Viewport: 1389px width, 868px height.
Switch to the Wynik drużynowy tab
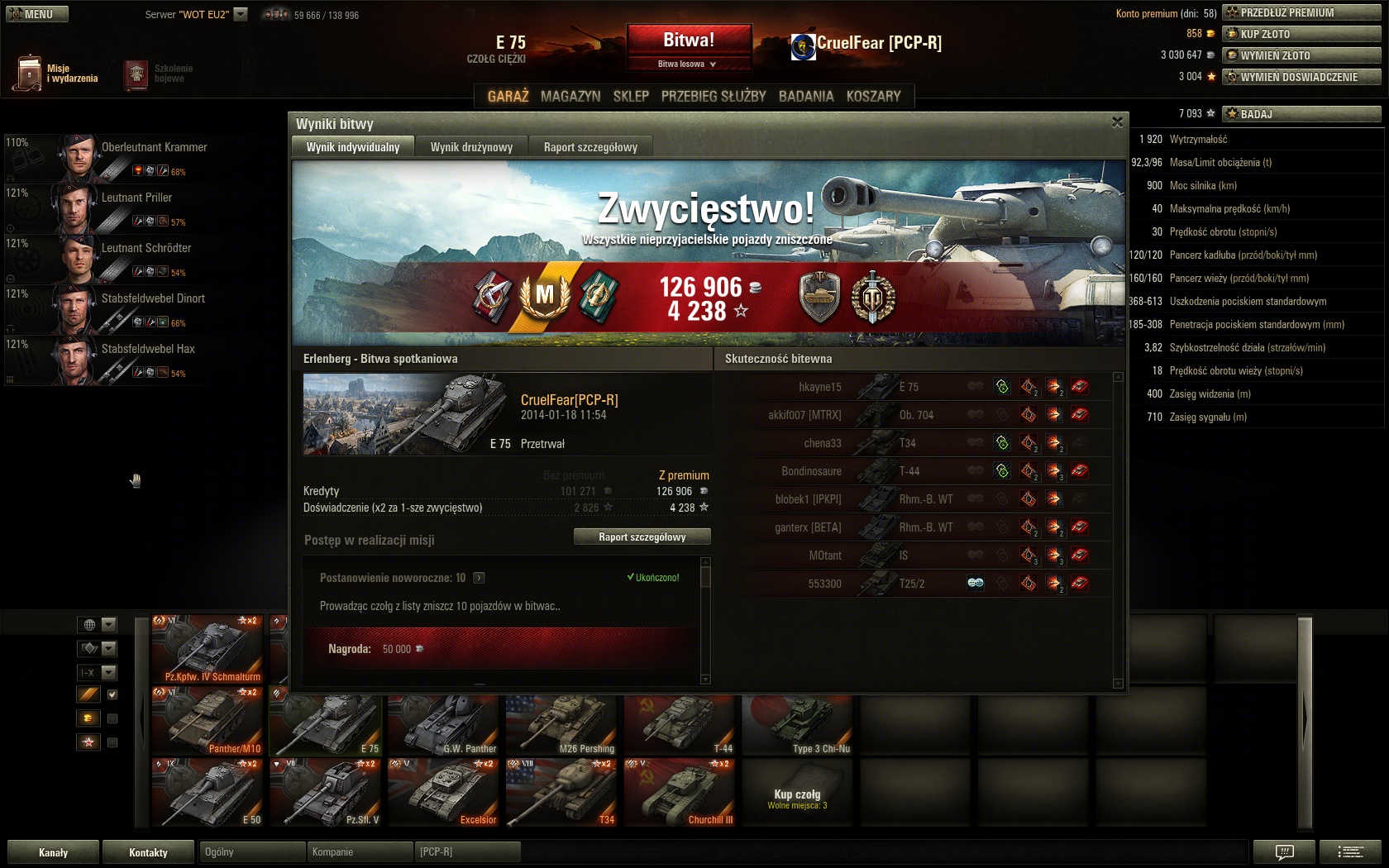coord(471,147)
